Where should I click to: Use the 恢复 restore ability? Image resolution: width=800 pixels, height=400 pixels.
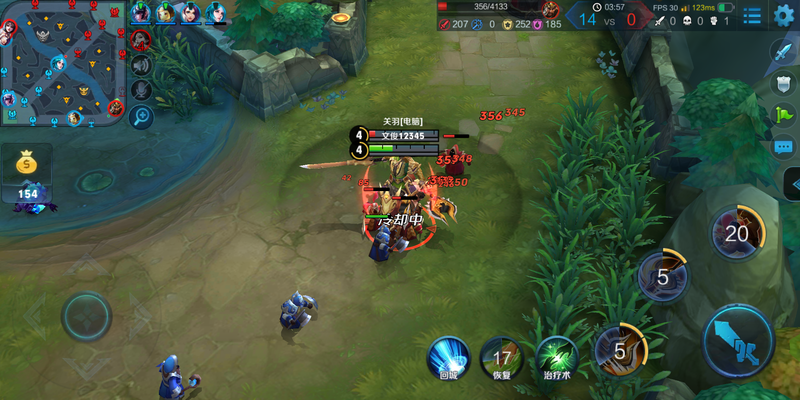501,357
